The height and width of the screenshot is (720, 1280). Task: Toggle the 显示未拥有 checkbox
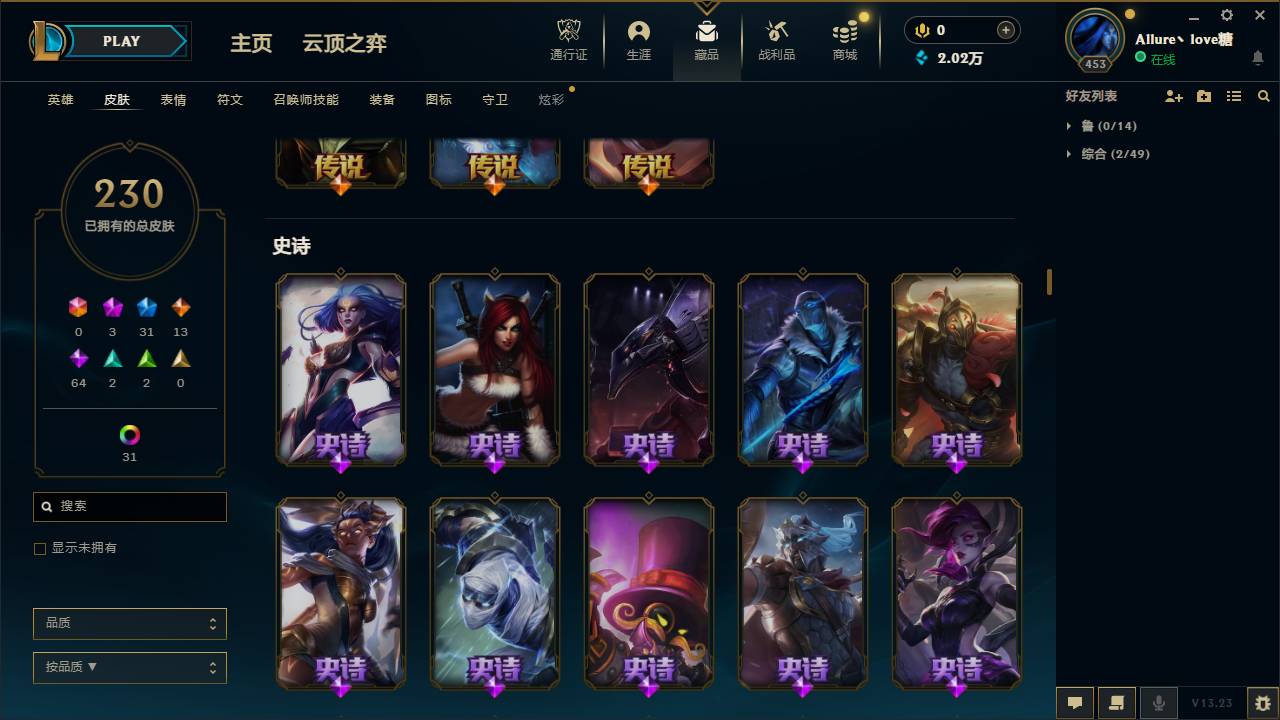40,548
